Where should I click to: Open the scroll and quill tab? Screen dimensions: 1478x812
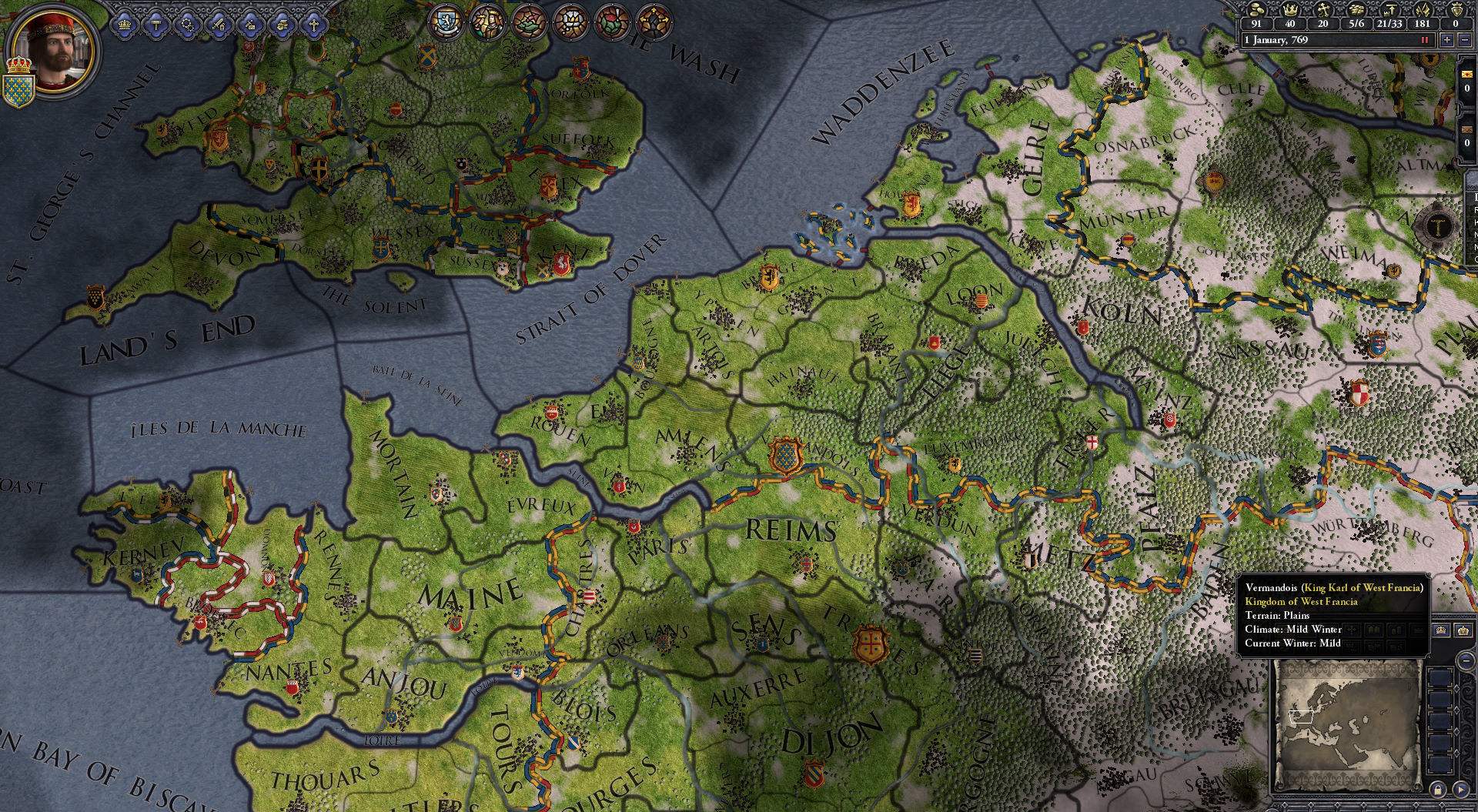(282, 25)
